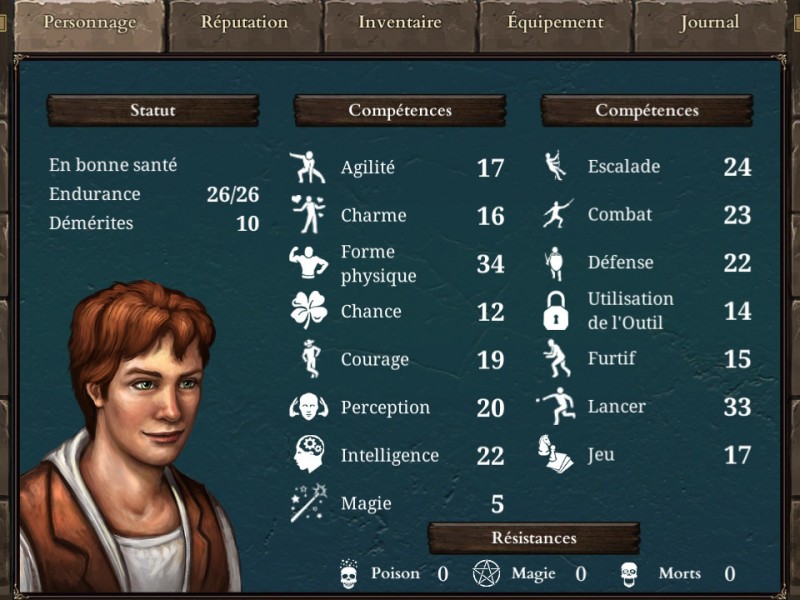Open the Réputation tab
The image size is (800, 600).
coord(244,22)
